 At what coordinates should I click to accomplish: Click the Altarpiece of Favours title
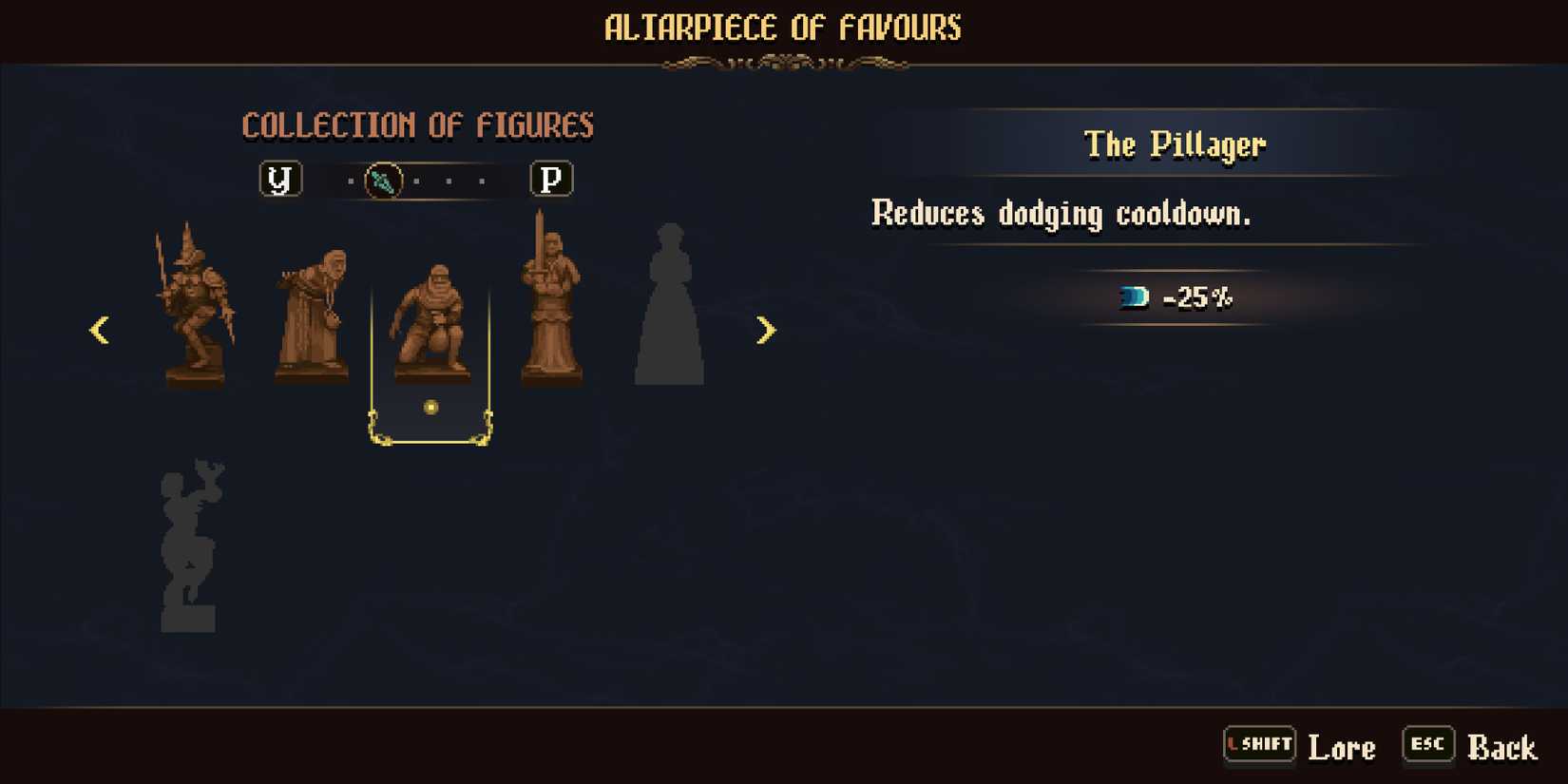point(783,28)
